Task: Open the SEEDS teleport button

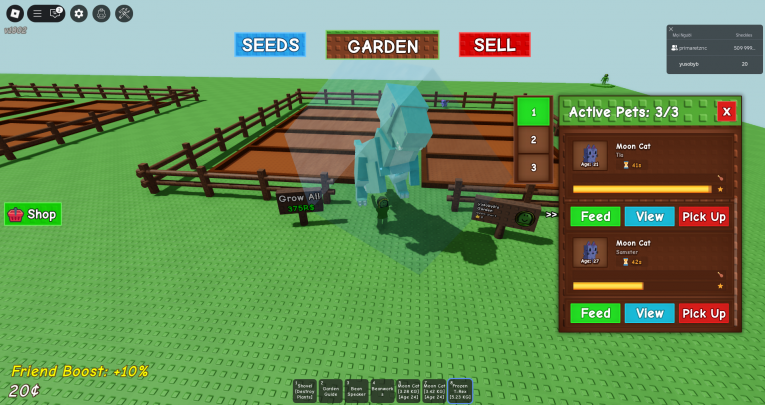Action: (x=269, y=45)
